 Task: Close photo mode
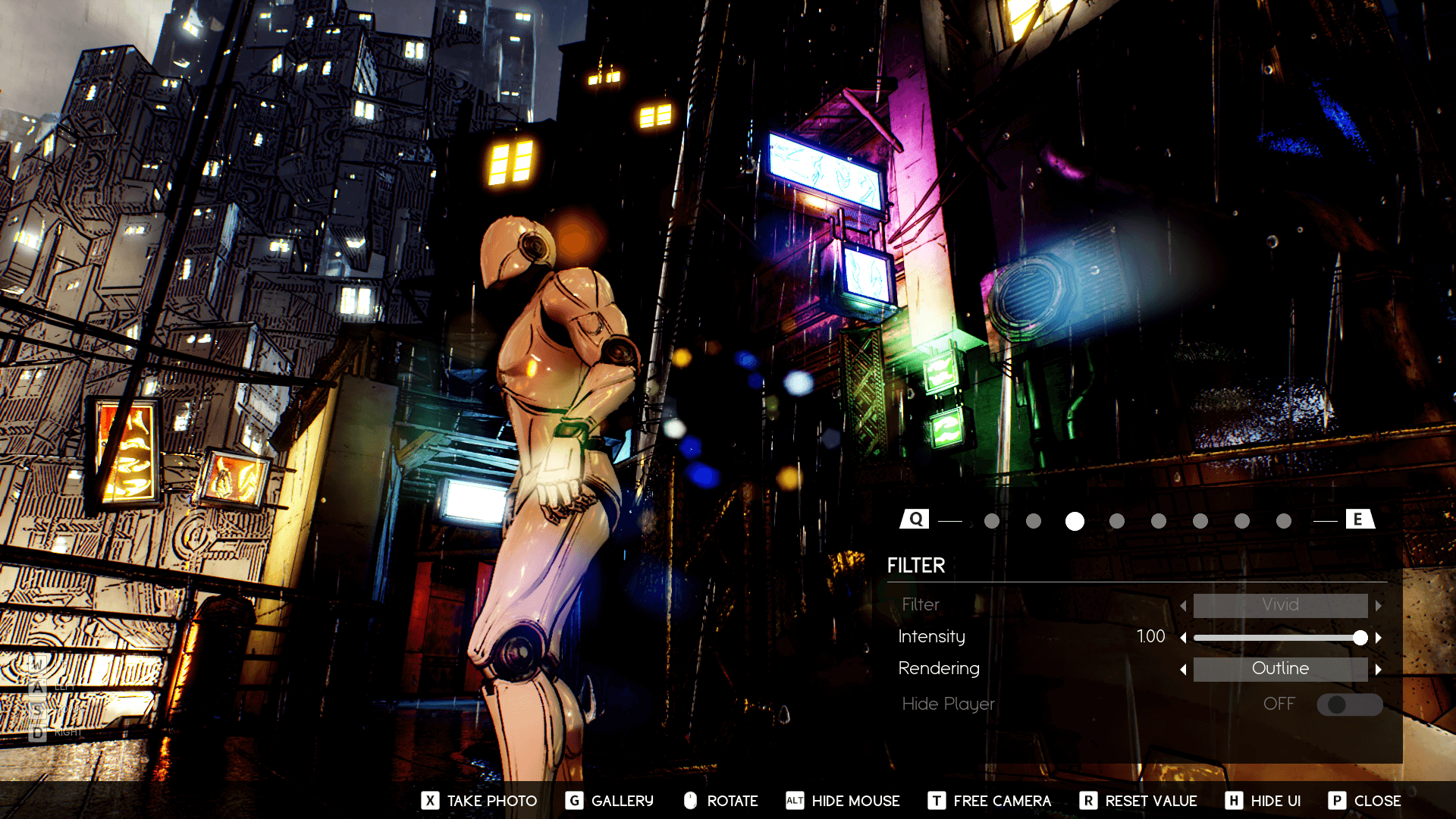click(x=1364, y=801)
